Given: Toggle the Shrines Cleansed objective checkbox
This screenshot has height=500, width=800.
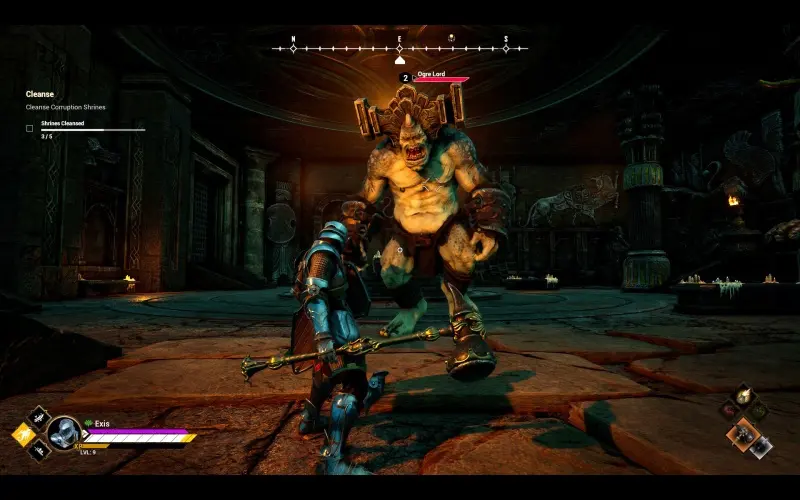Looking at the screenshot, I should [29, 128].
